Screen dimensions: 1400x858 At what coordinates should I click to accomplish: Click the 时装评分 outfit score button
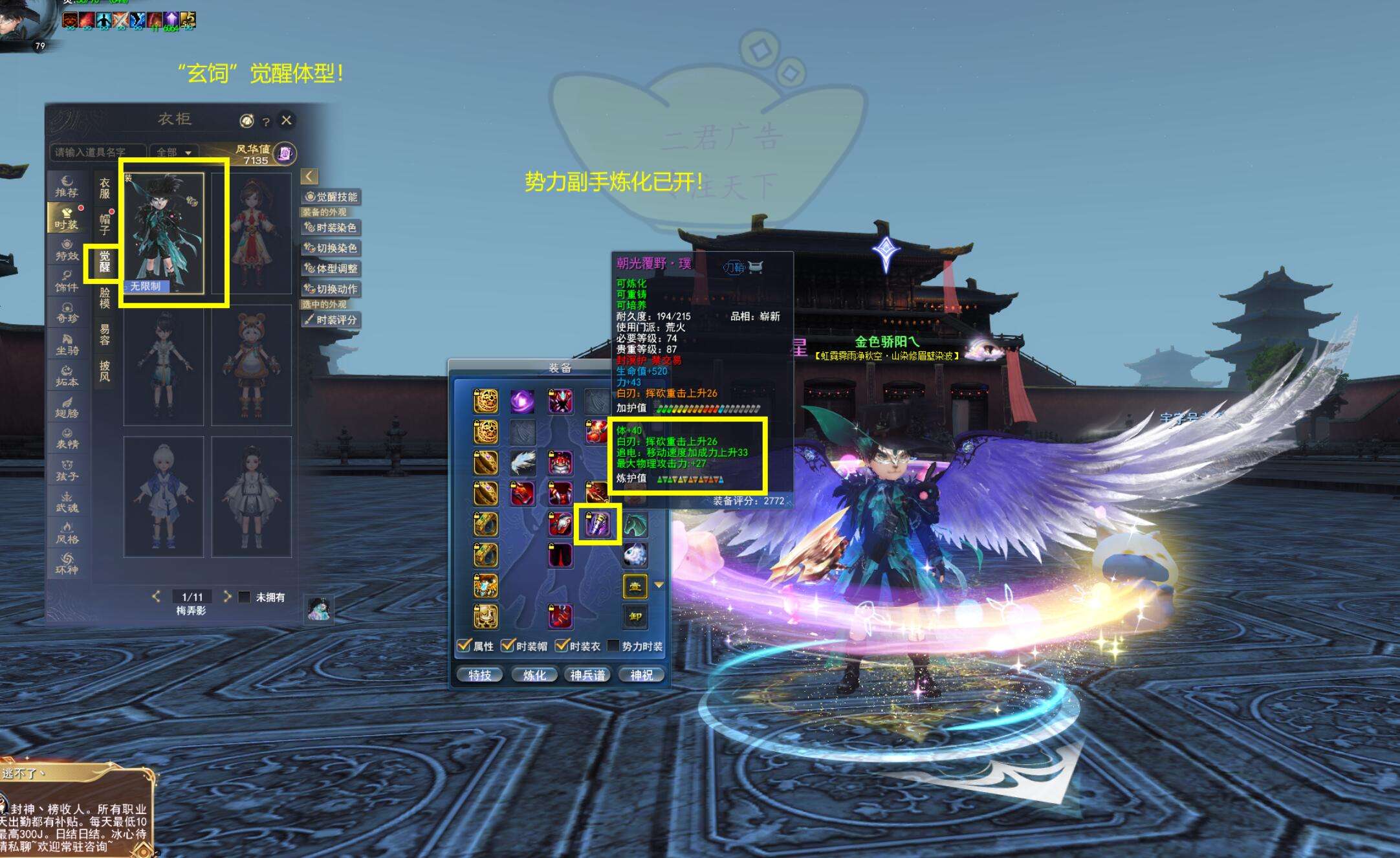tap(331, 320)
